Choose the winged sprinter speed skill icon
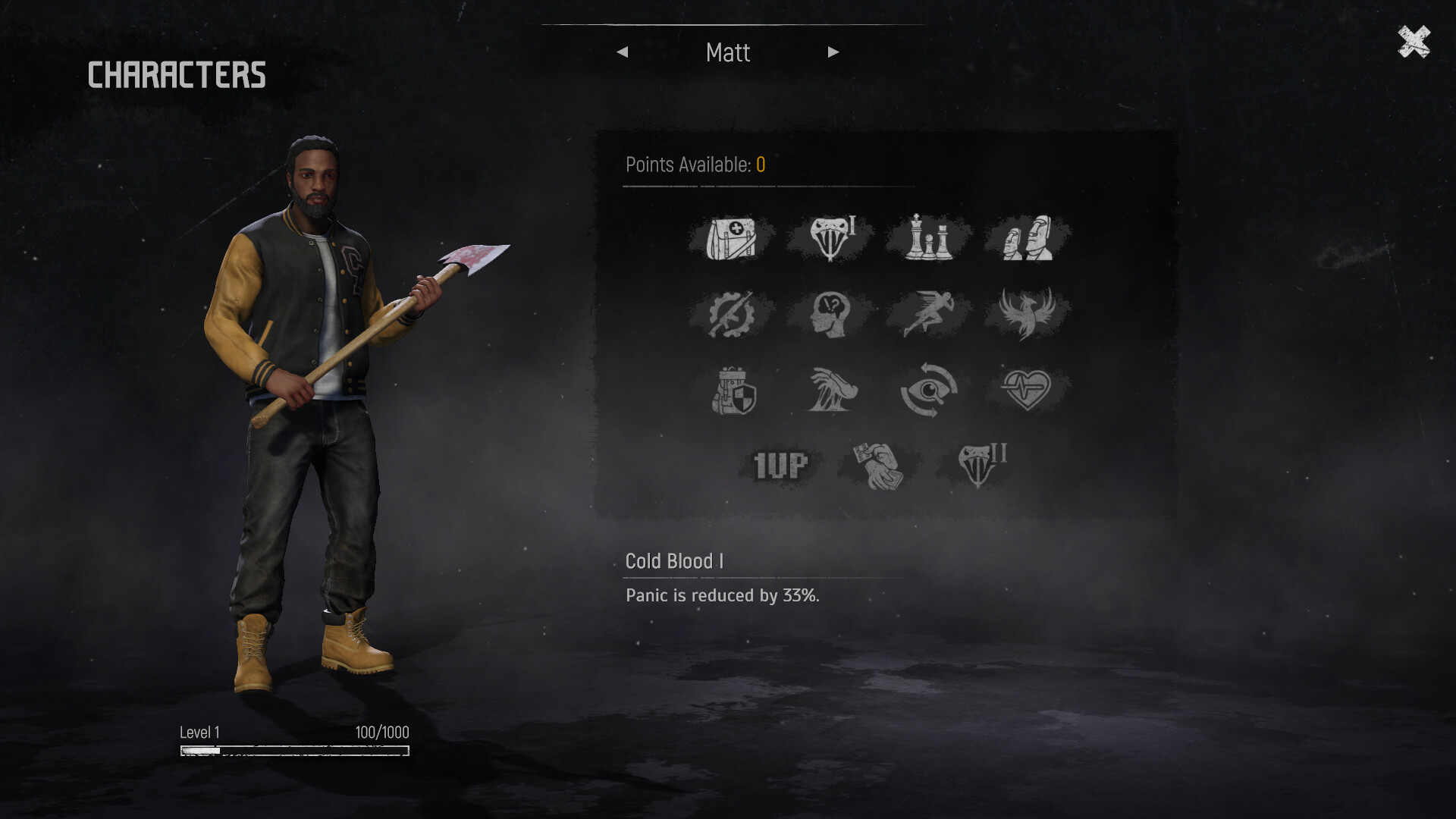Image resolution: width=1456 pixels, height=819 pixels. click(928, 313)
